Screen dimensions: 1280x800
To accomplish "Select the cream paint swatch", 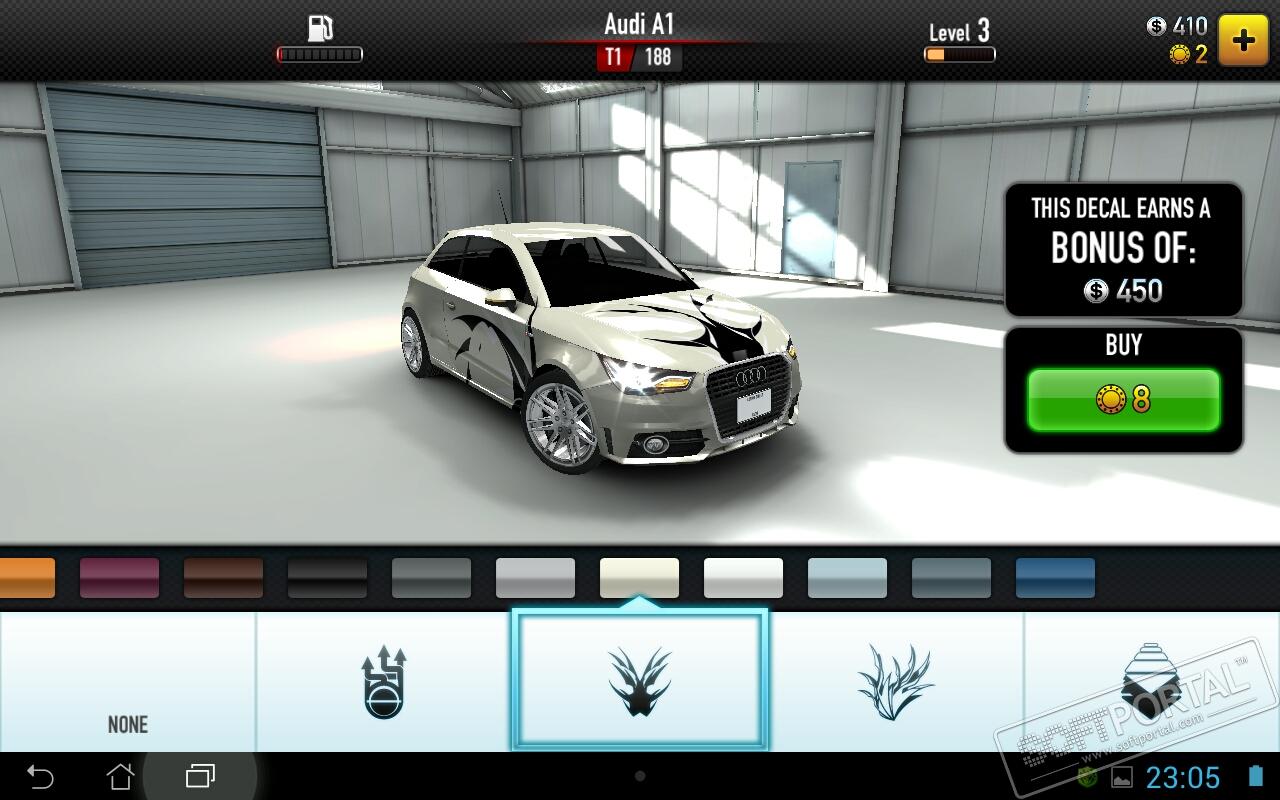I will (x=639, y=578).
